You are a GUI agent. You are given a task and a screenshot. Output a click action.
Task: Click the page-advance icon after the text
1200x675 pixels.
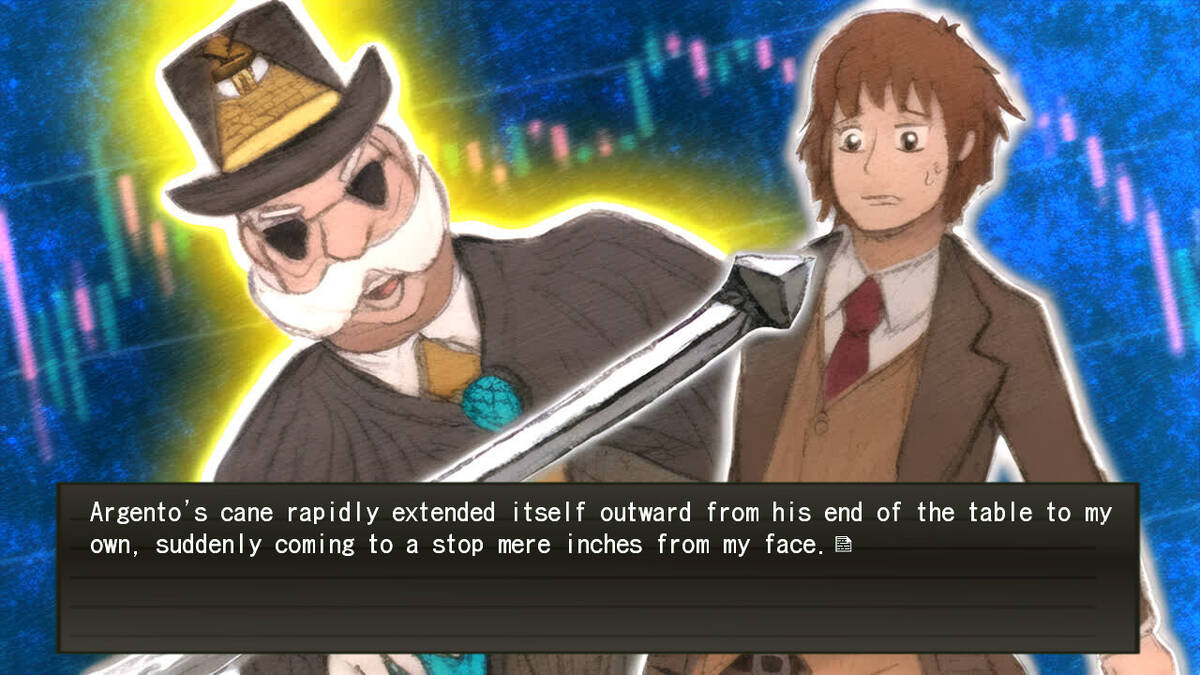coord(843,545)
